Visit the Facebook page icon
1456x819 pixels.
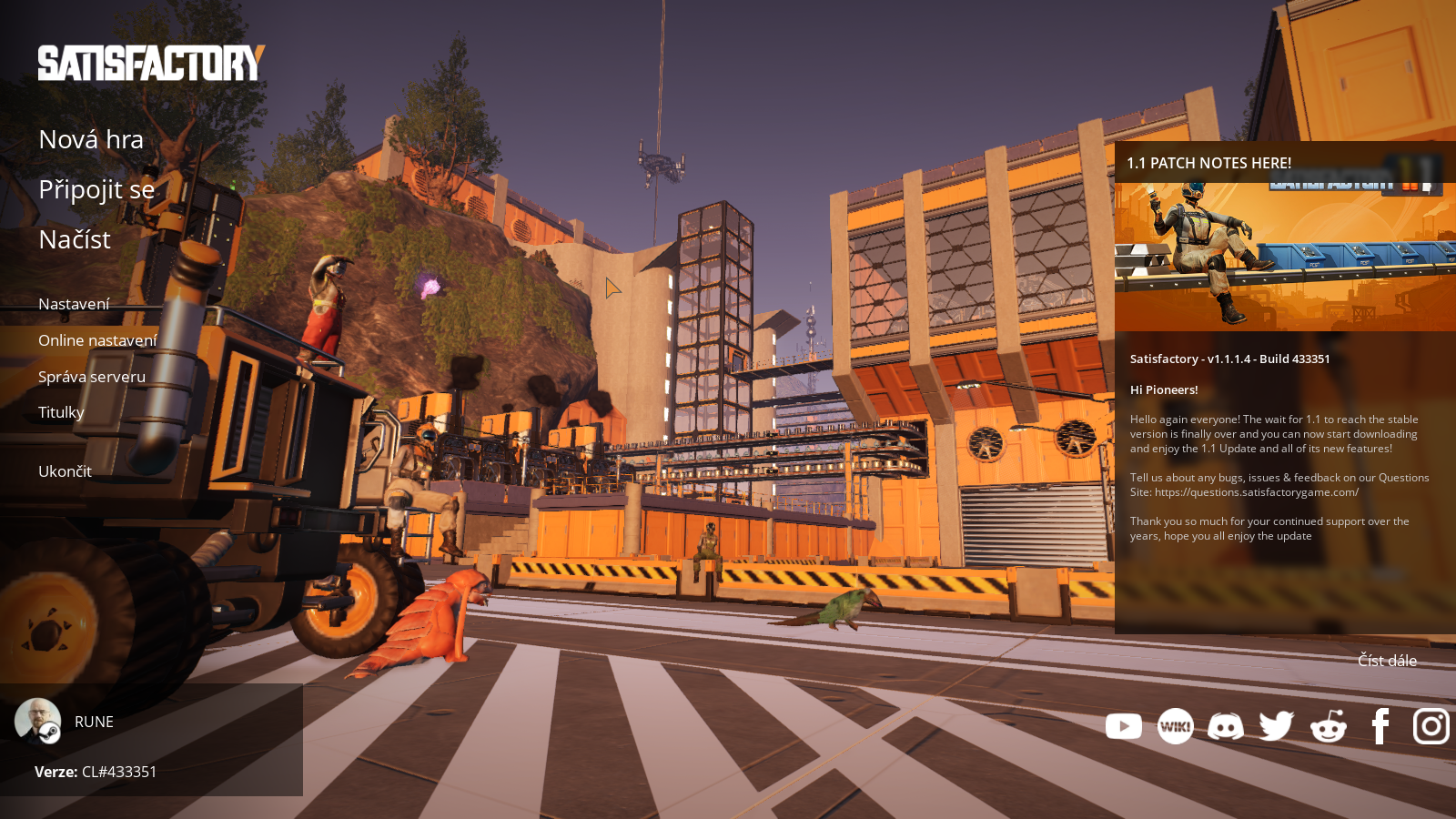(1380, 726)
